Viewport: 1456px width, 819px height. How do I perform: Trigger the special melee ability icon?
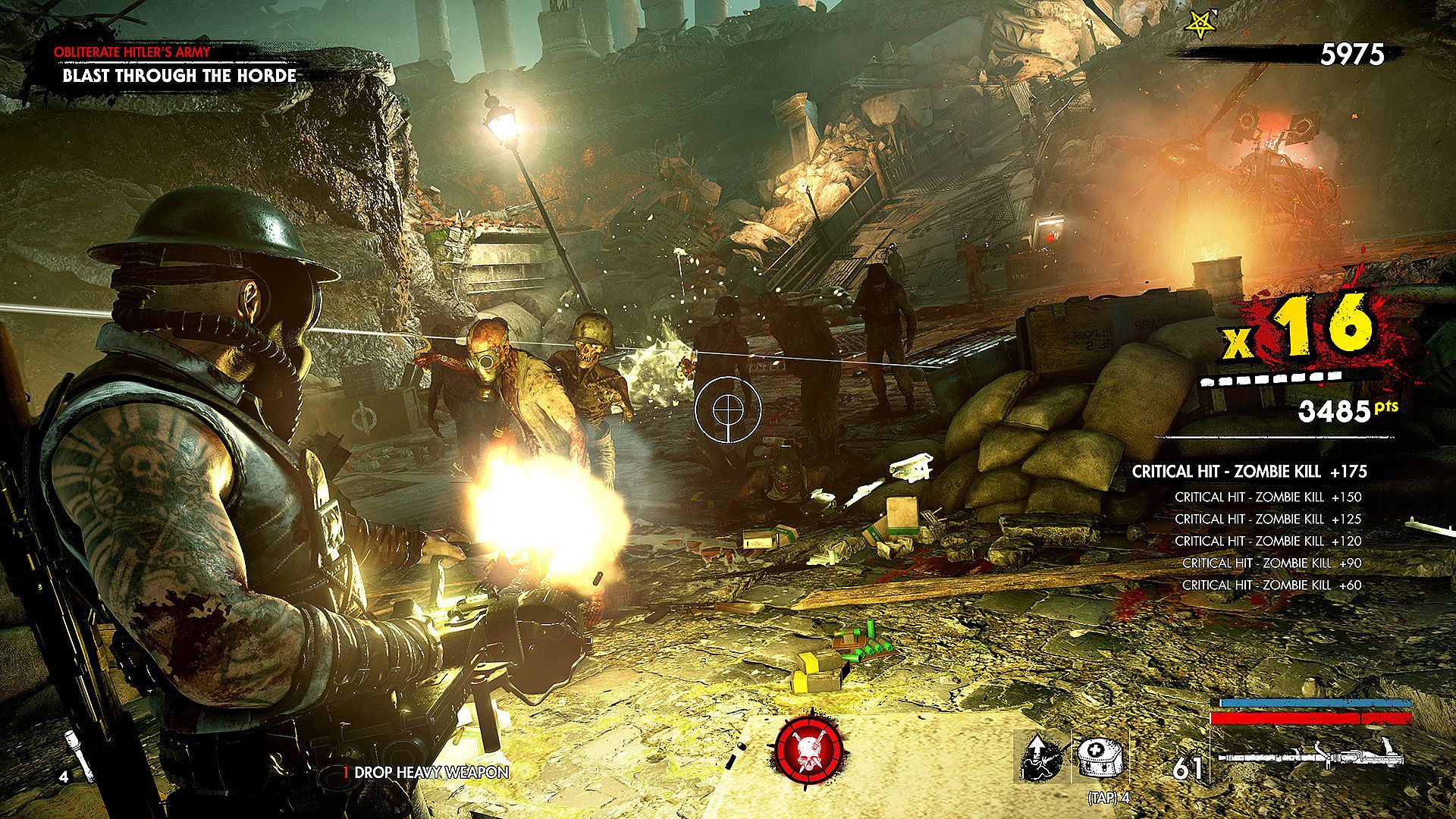(x=1042, y=759)
